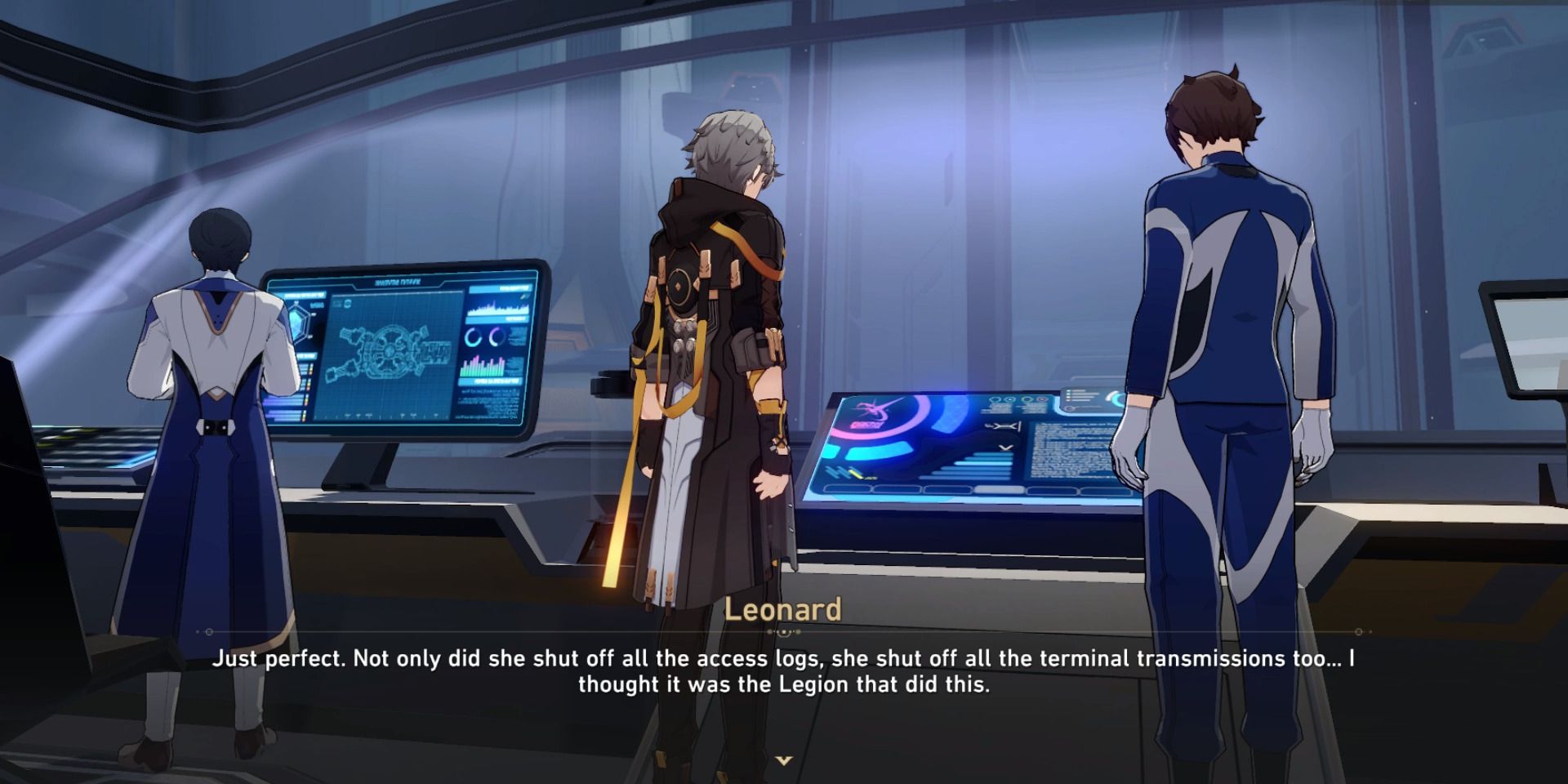The height and width of the screenshot is (784, 1568).
Task: Advance dialogue with the down arrow indicator
Action: pos(784,760)
